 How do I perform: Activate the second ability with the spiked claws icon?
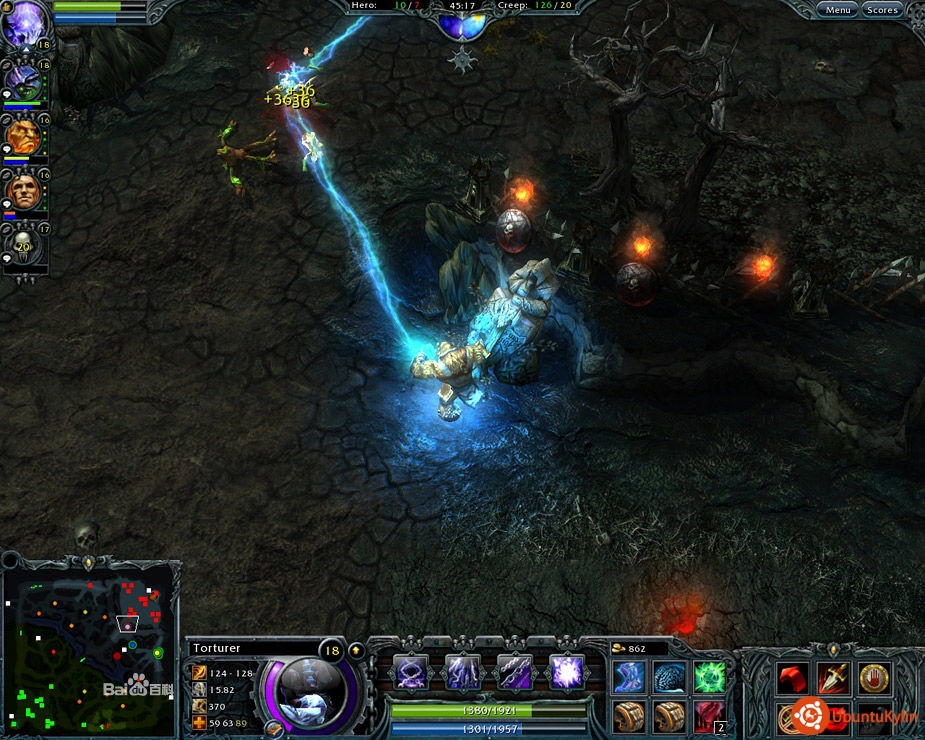(x=463, y=672)
